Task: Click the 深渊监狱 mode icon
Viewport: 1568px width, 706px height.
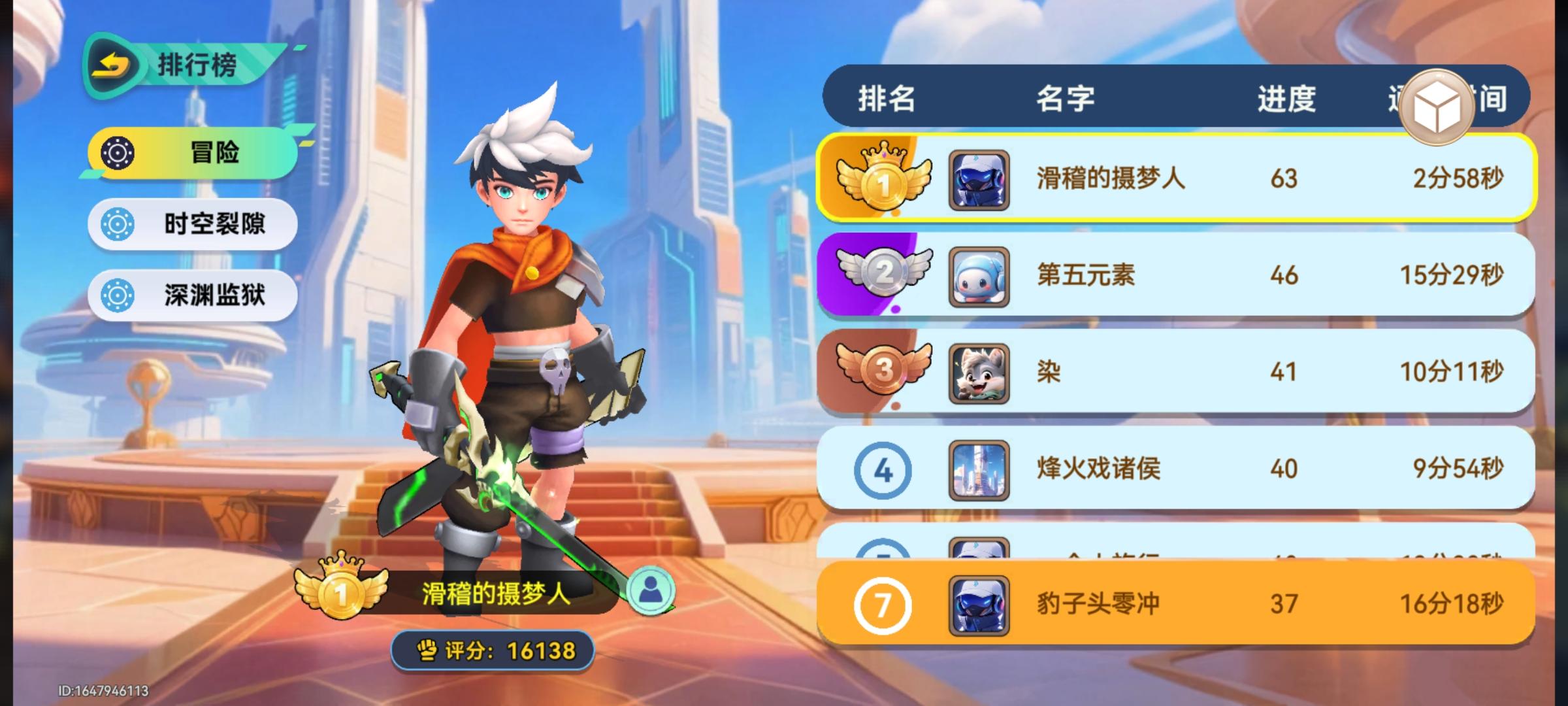Action: 118,294
